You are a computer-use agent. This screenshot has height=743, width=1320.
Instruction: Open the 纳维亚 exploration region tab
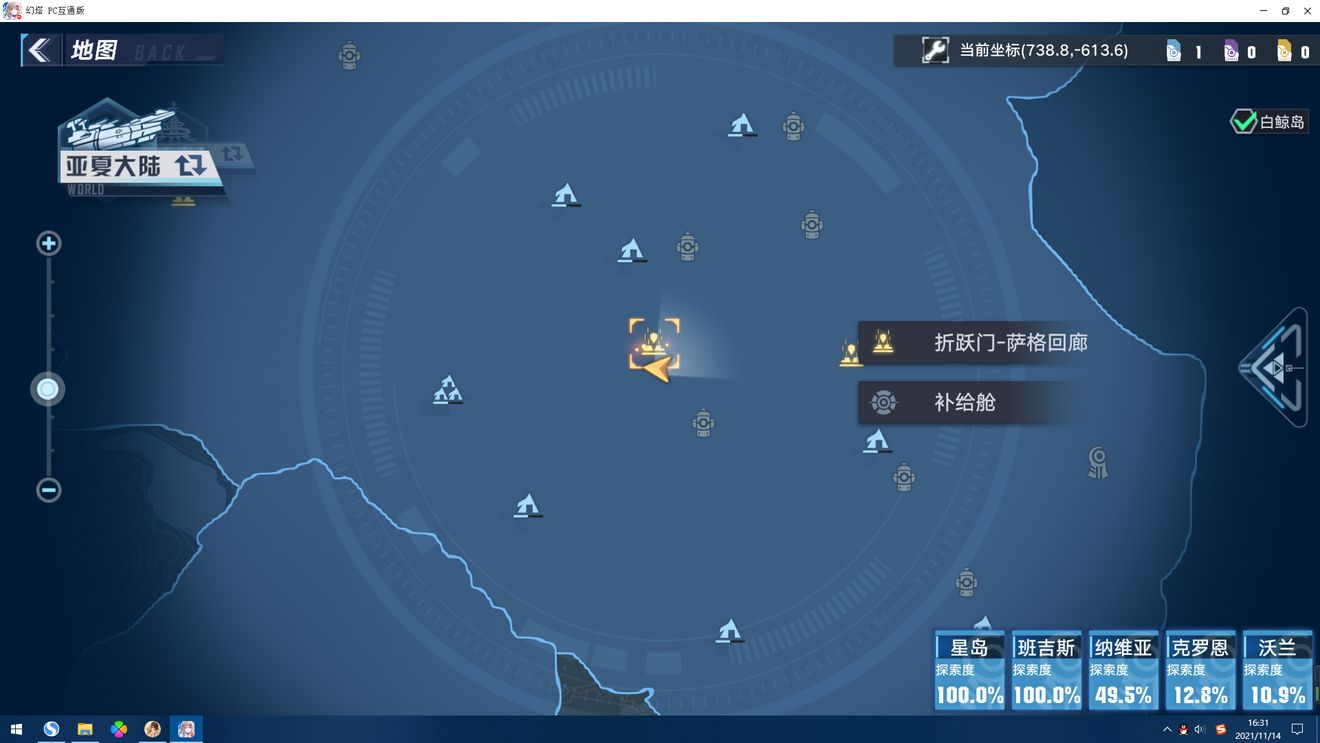coord(1123,670)
